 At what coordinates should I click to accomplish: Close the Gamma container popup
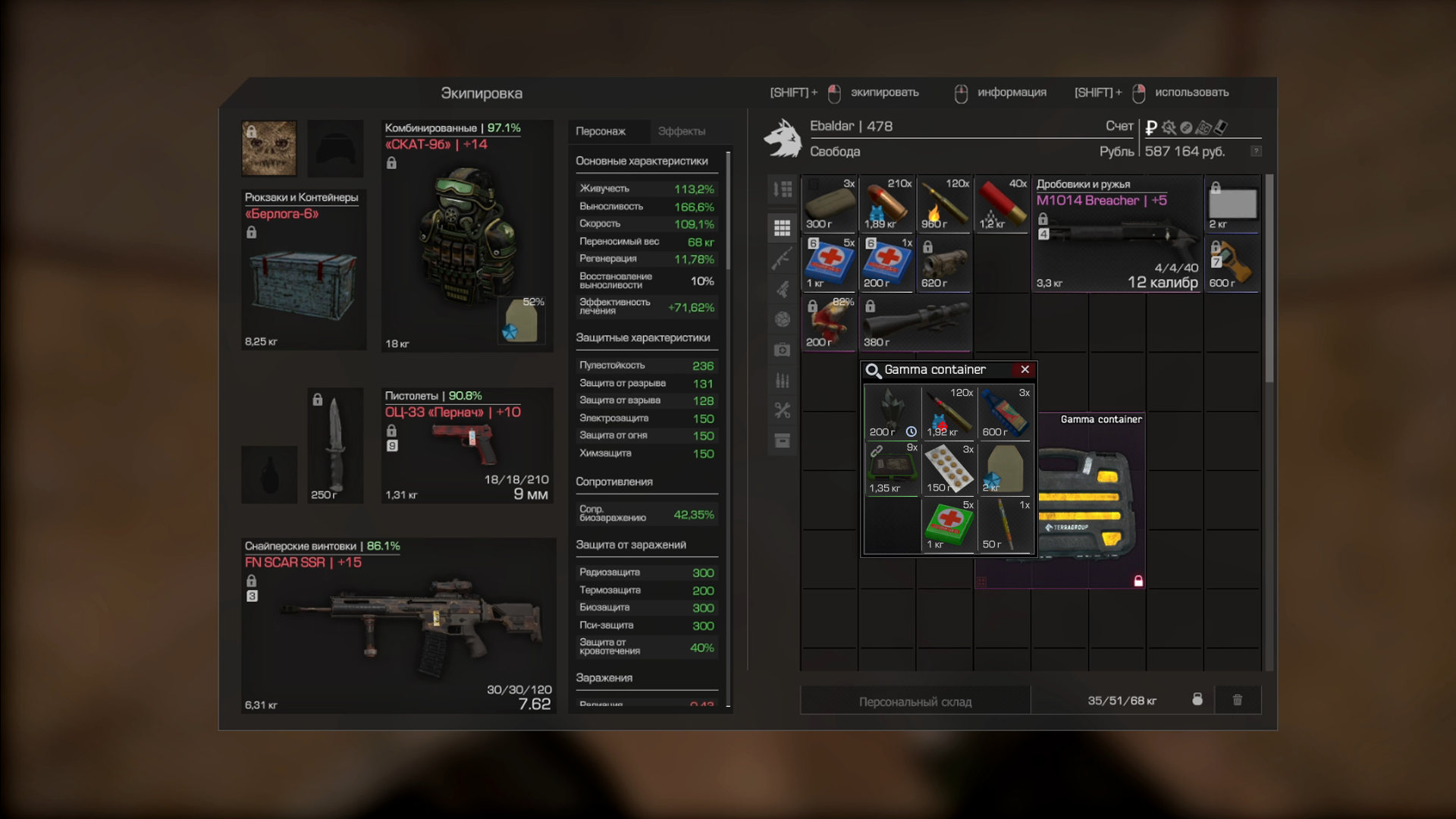point(1025,369)
